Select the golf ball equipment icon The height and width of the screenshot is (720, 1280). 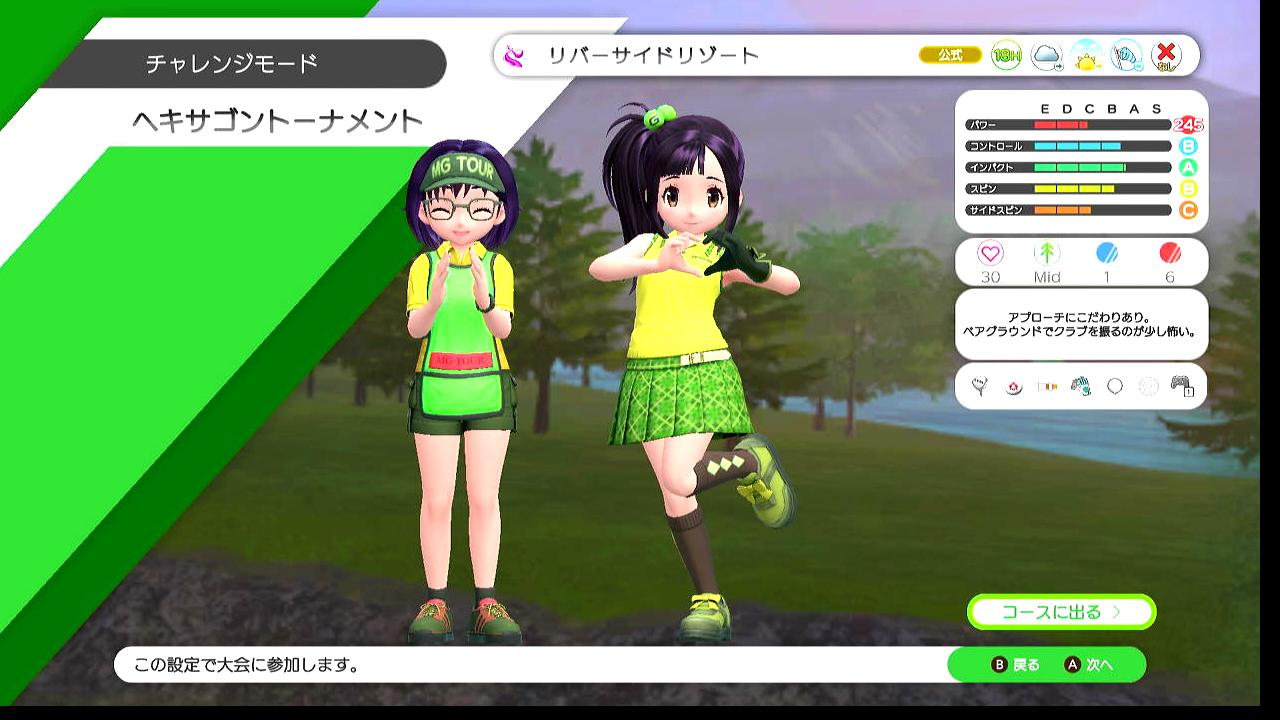pos(1013,386)
